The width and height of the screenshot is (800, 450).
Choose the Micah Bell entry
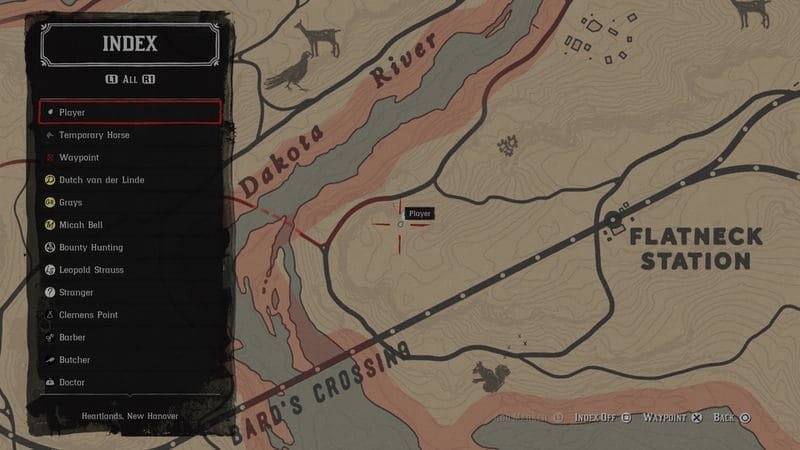point(130,225)
